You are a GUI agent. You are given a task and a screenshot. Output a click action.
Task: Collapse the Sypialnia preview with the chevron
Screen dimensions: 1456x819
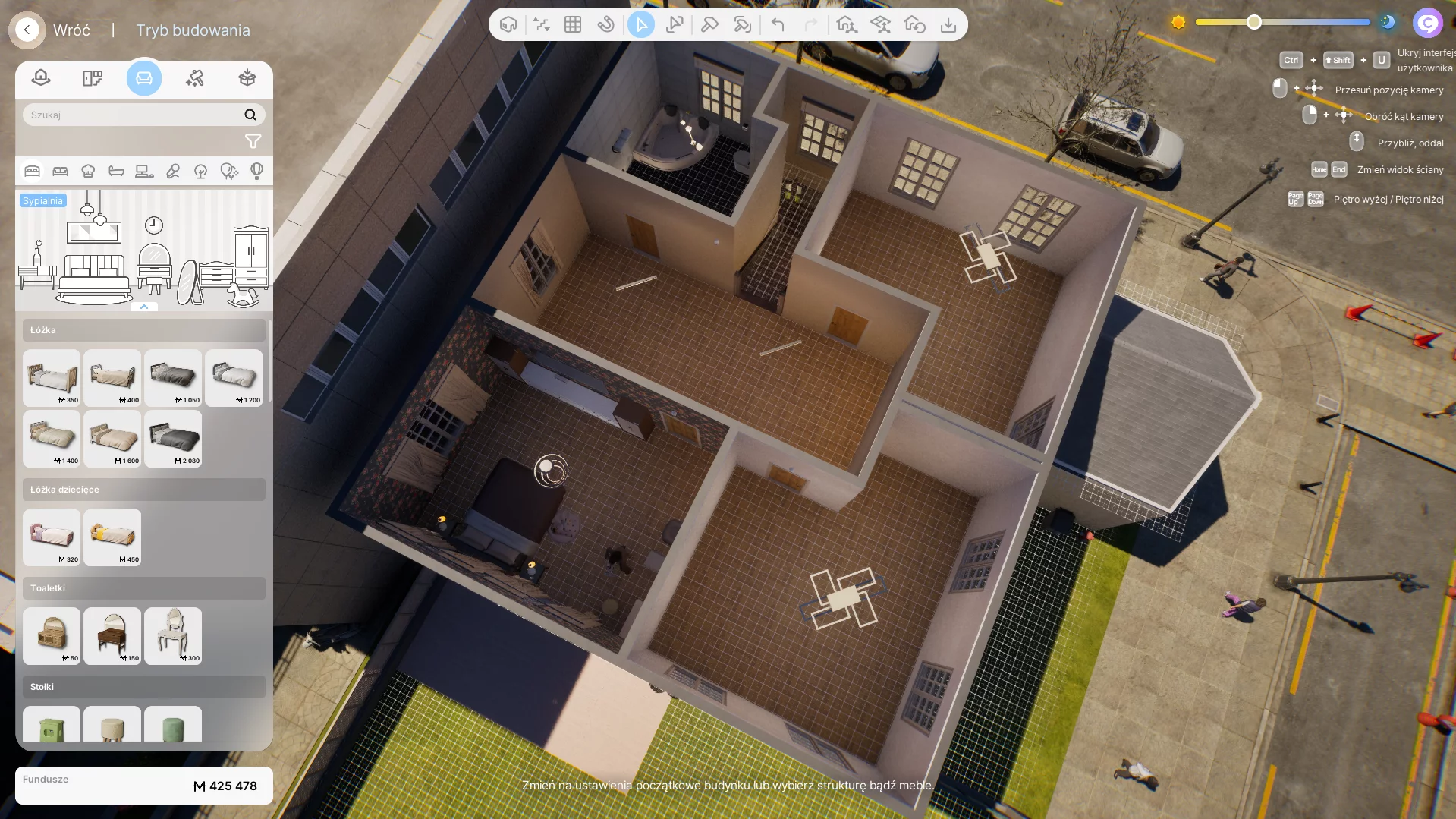click(x=144, y=307)
